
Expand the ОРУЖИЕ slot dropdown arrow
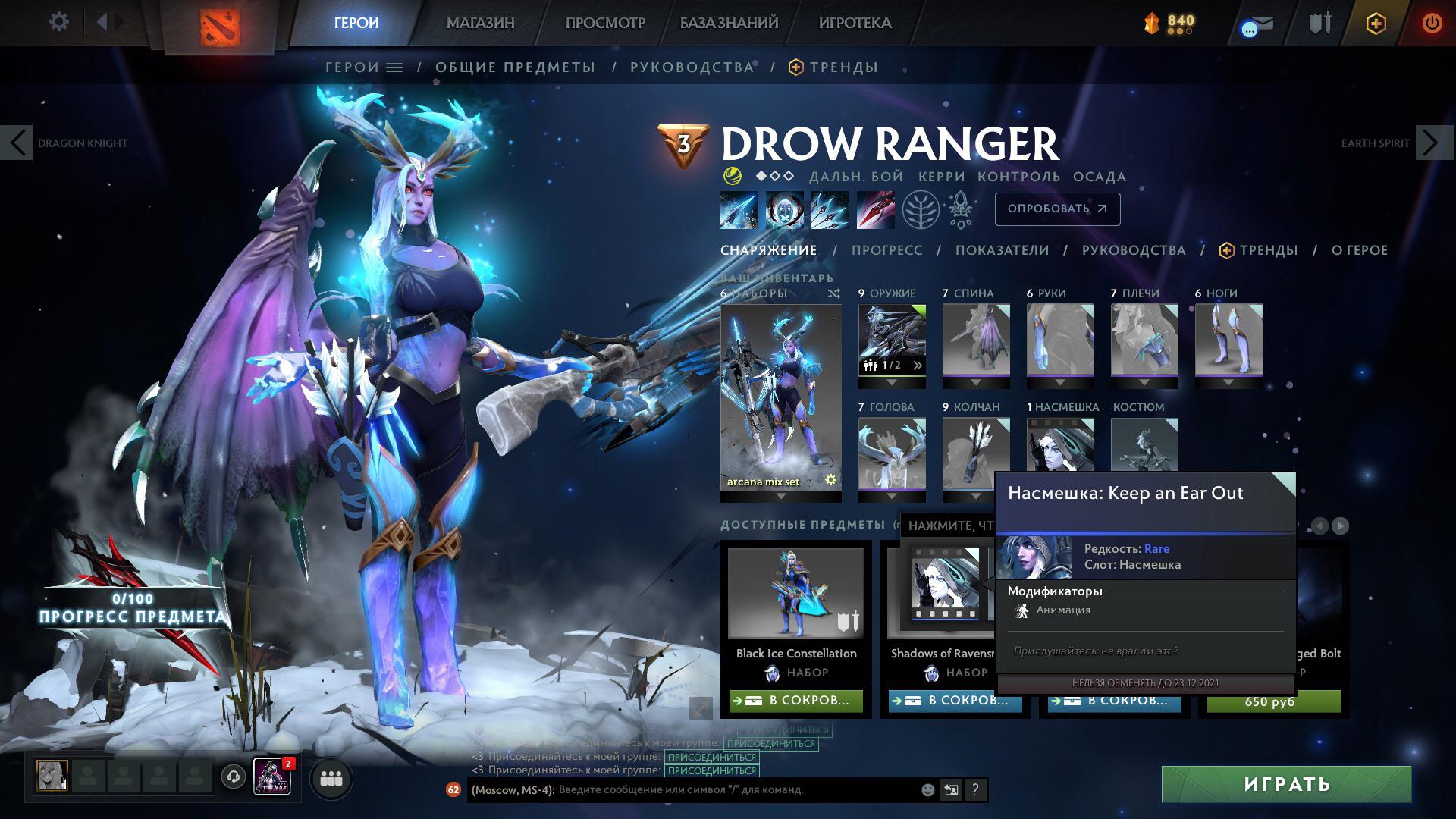pyautogui.click(x=892, y=382)
